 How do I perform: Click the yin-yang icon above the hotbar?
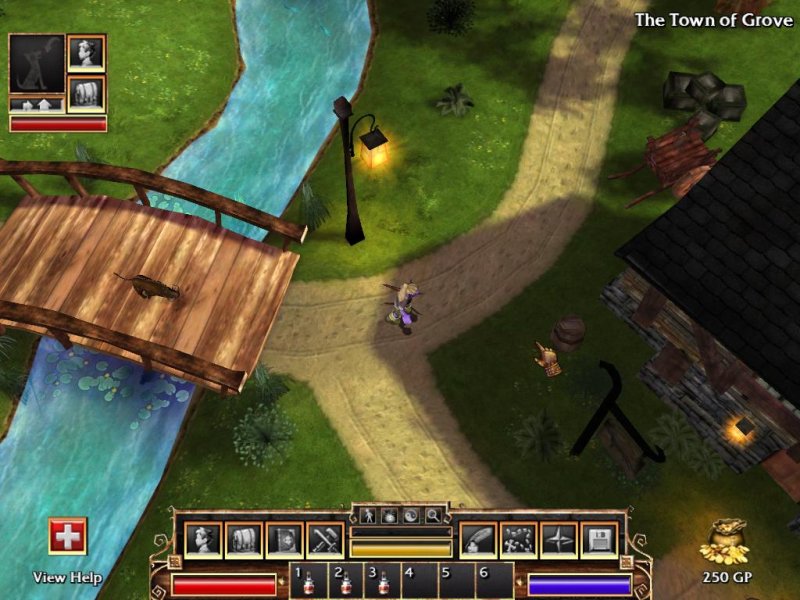pos(411,516)
